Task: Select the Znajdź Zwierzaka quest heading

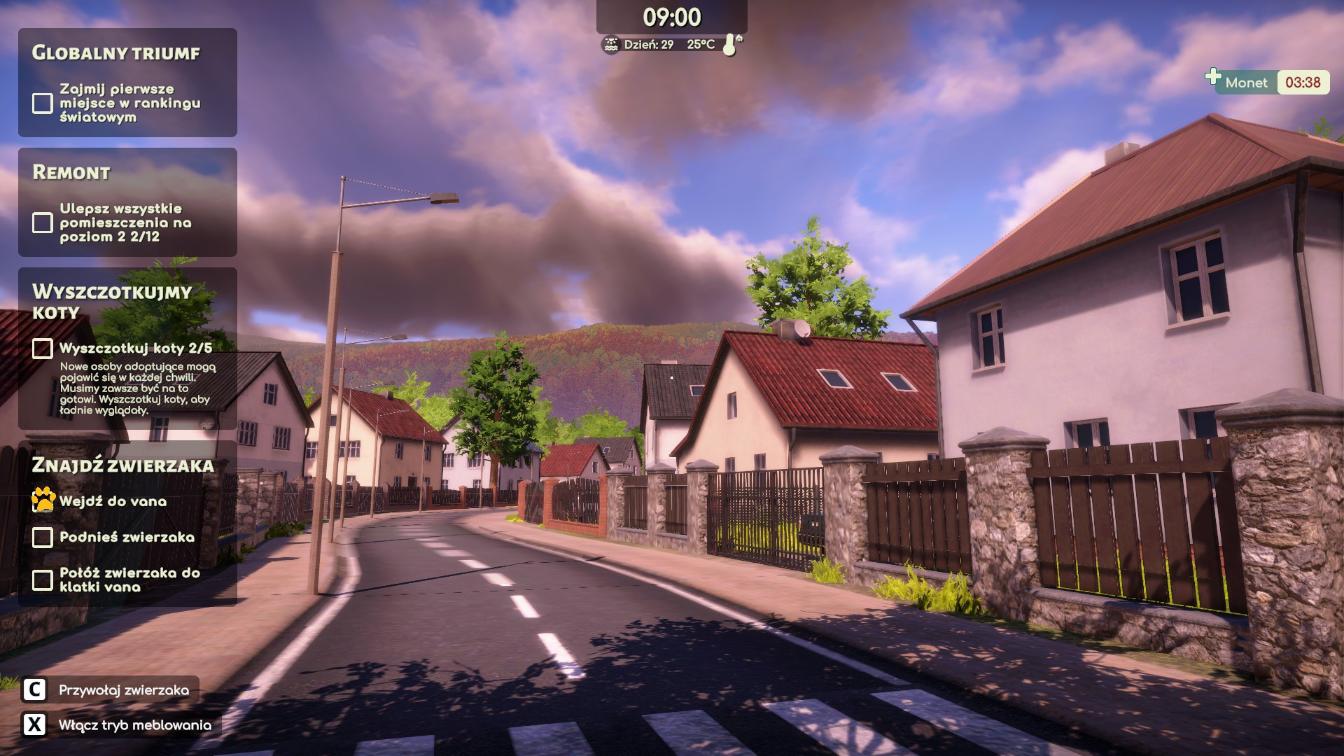Action: click(123, 465)
